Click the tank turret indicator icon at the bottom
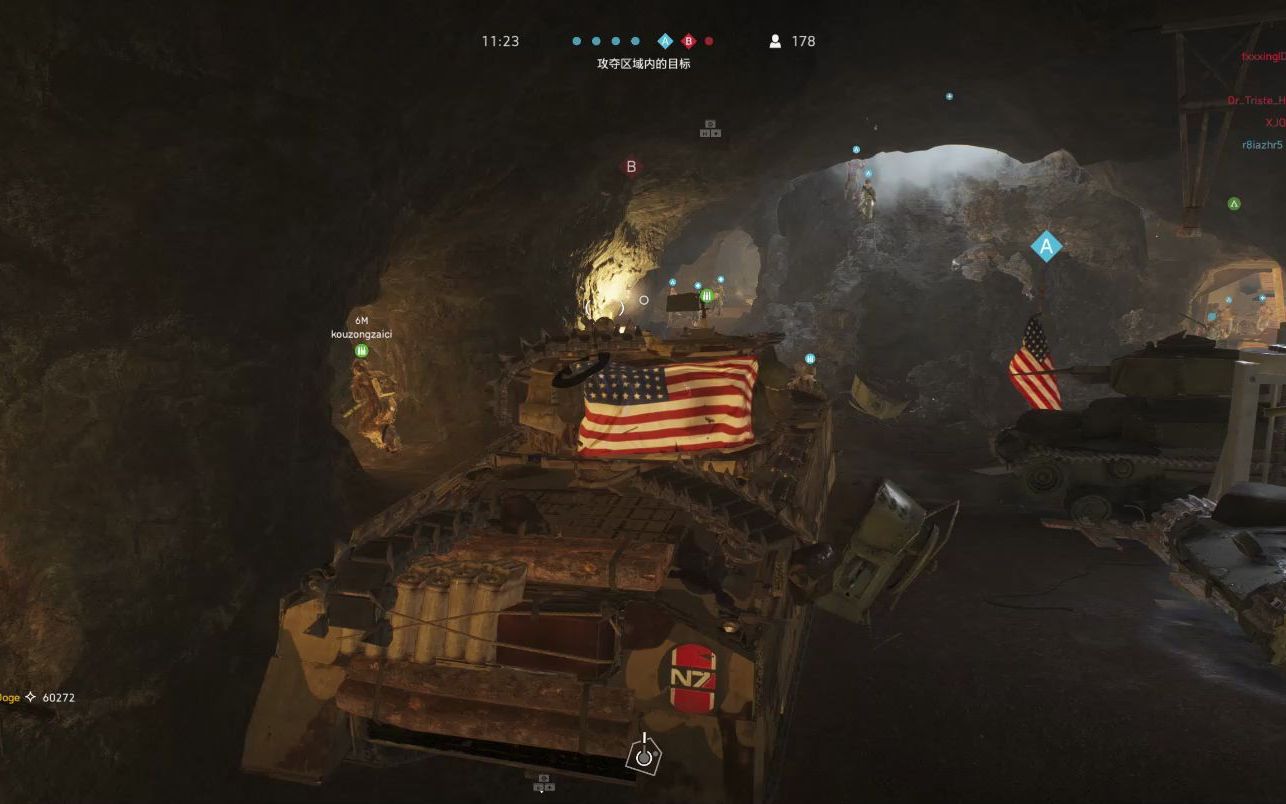Screen dimensions: 1286x804 pyautogui.click(x=644, y=755)
